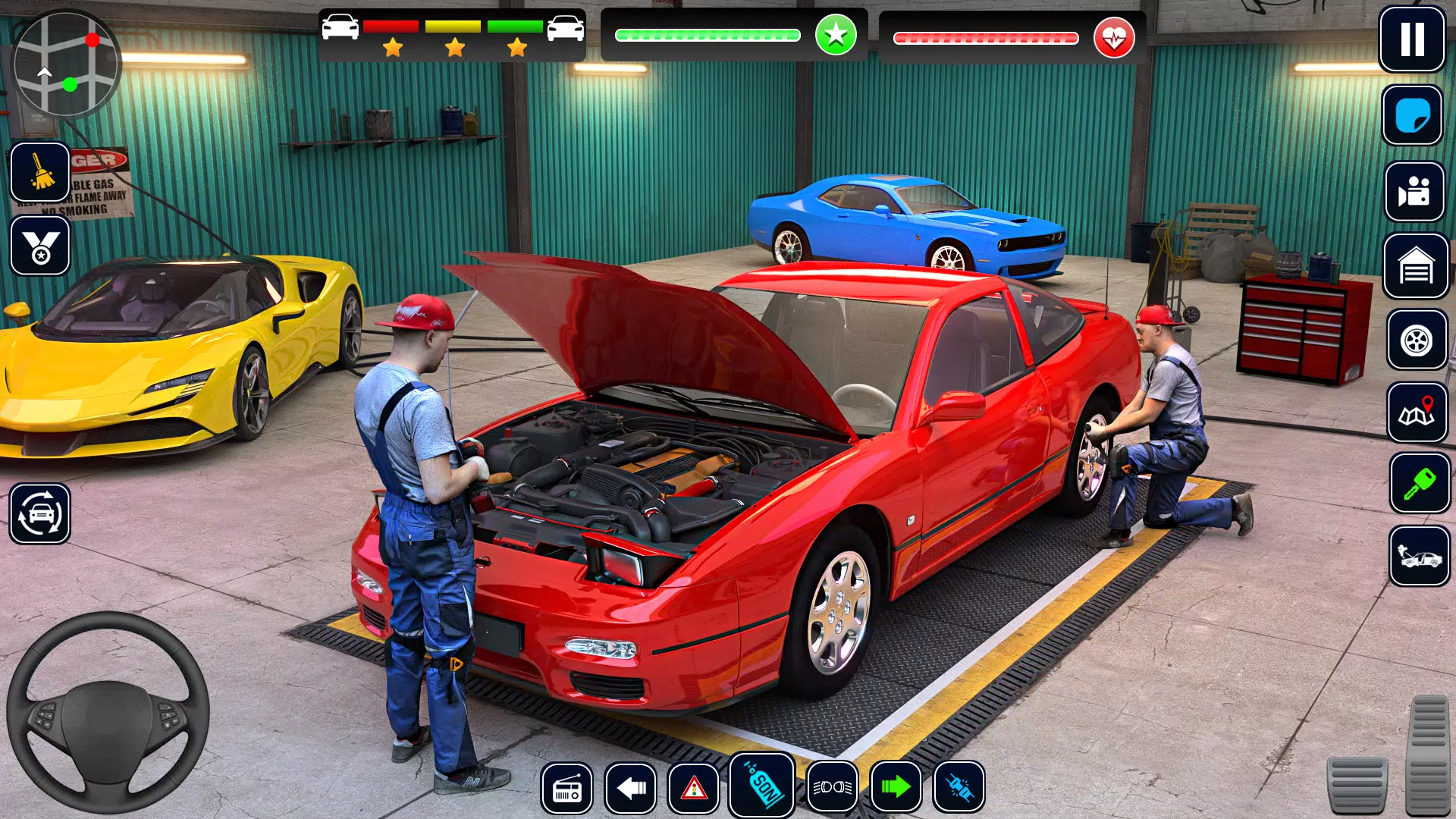Click the car swap icon
Image resolution: width=1456 pixels, height=819 pixels.
click(40, 514)
